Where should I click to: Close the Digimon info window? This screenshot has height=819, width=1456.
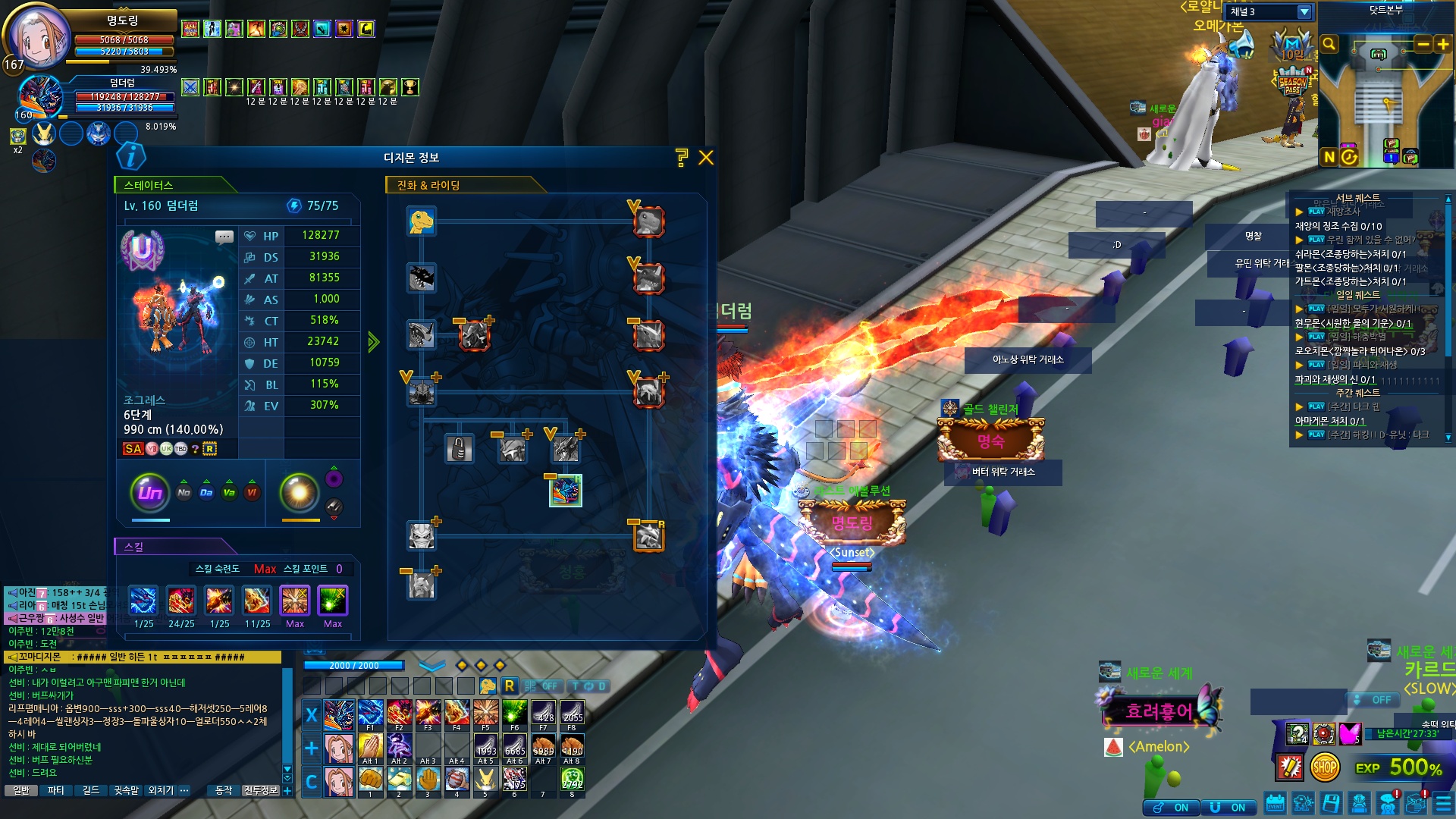[706, 158]
